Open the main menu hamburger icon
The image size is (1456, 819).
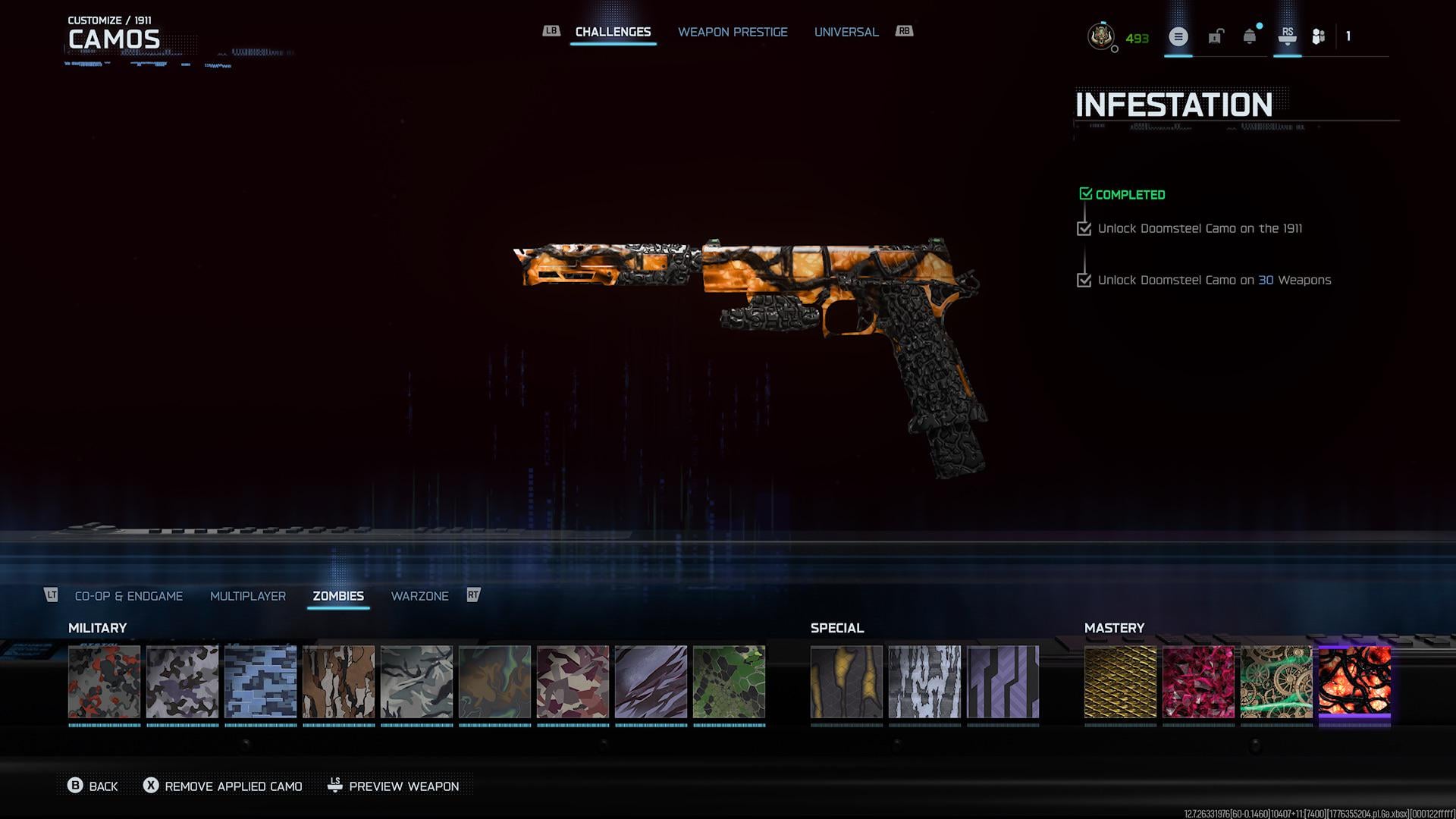coord(1178,36)
